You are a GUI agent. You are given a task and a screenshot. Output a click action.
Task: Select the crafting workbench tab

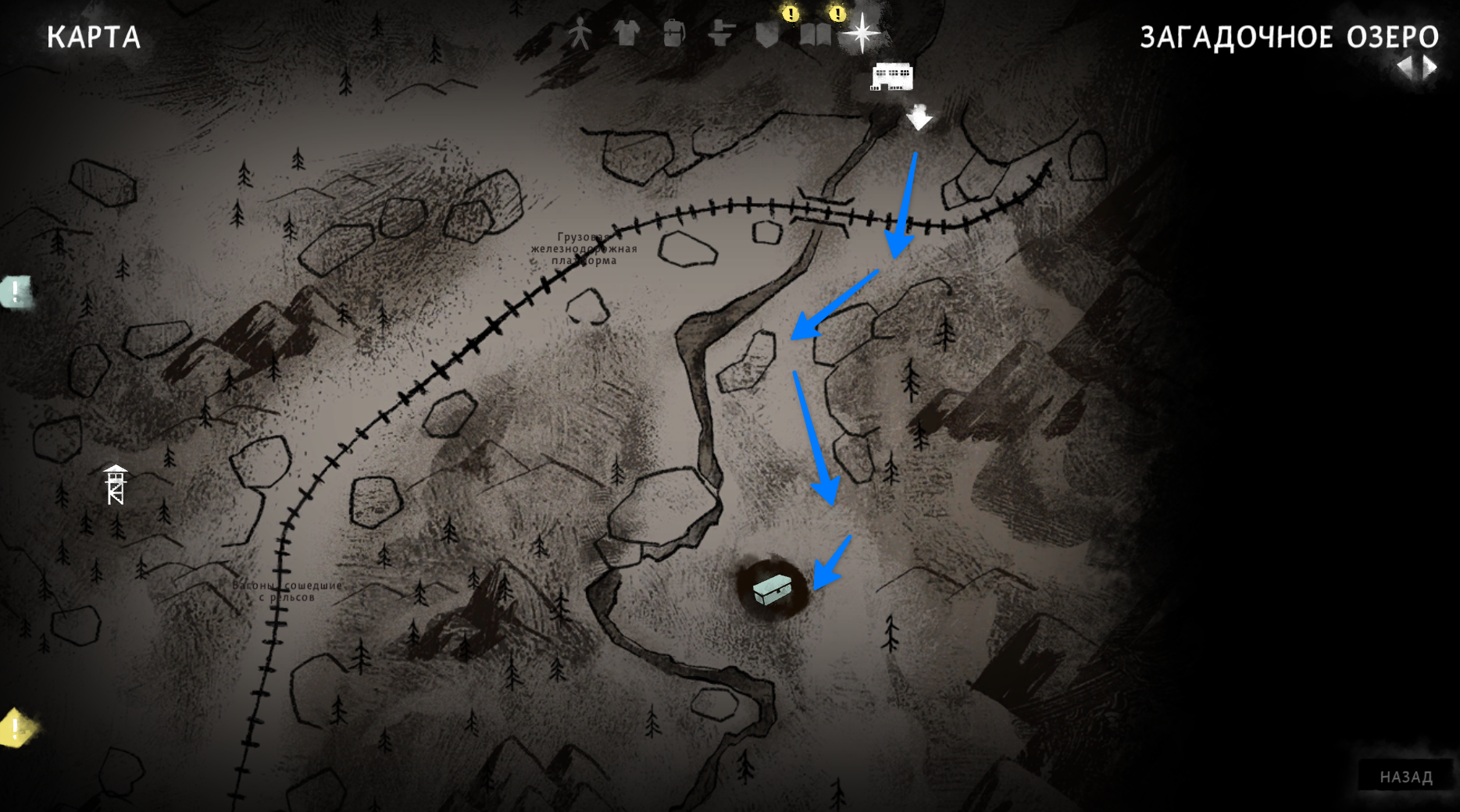point(721,34)
